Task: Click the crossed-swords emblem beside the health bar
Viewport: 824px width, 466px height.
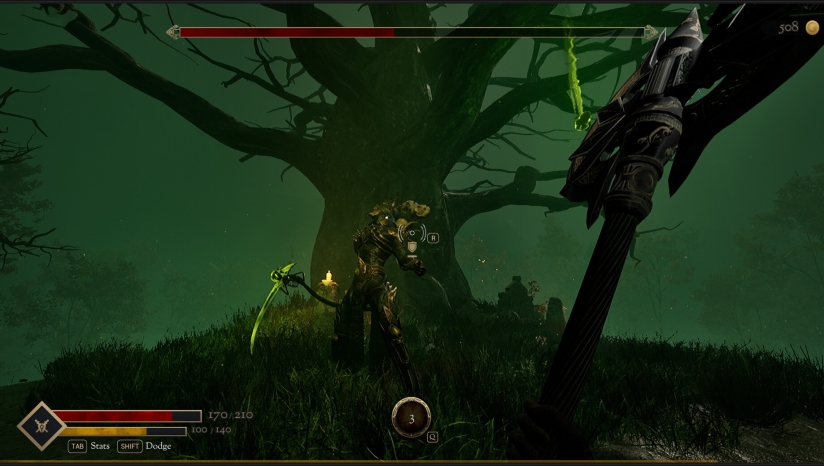Action: tap(42, 424)
